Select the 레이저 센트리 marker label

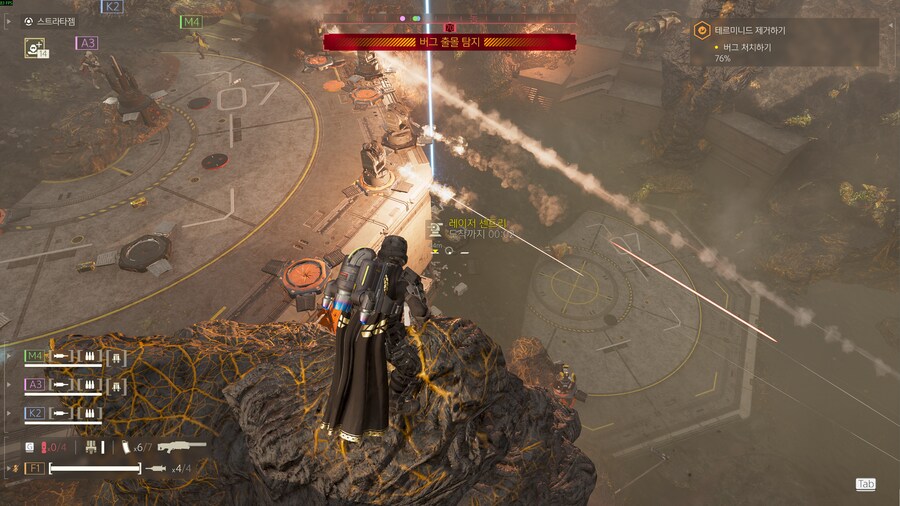click(x=479, y=223)
